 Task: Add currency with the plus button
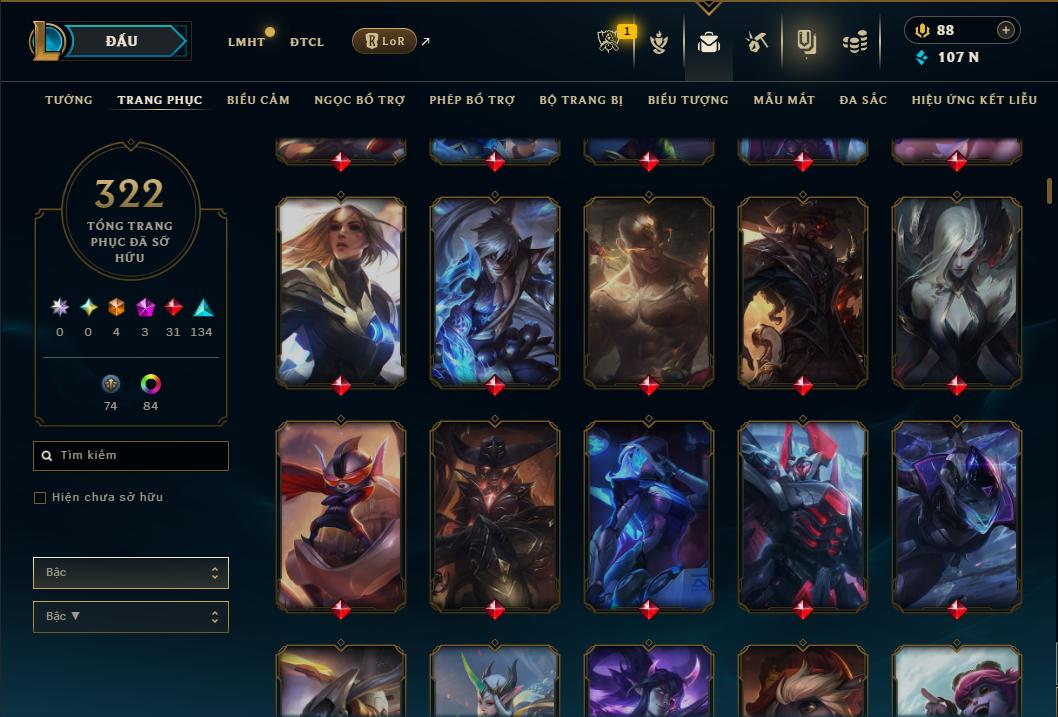click(x=1006, y=30)
